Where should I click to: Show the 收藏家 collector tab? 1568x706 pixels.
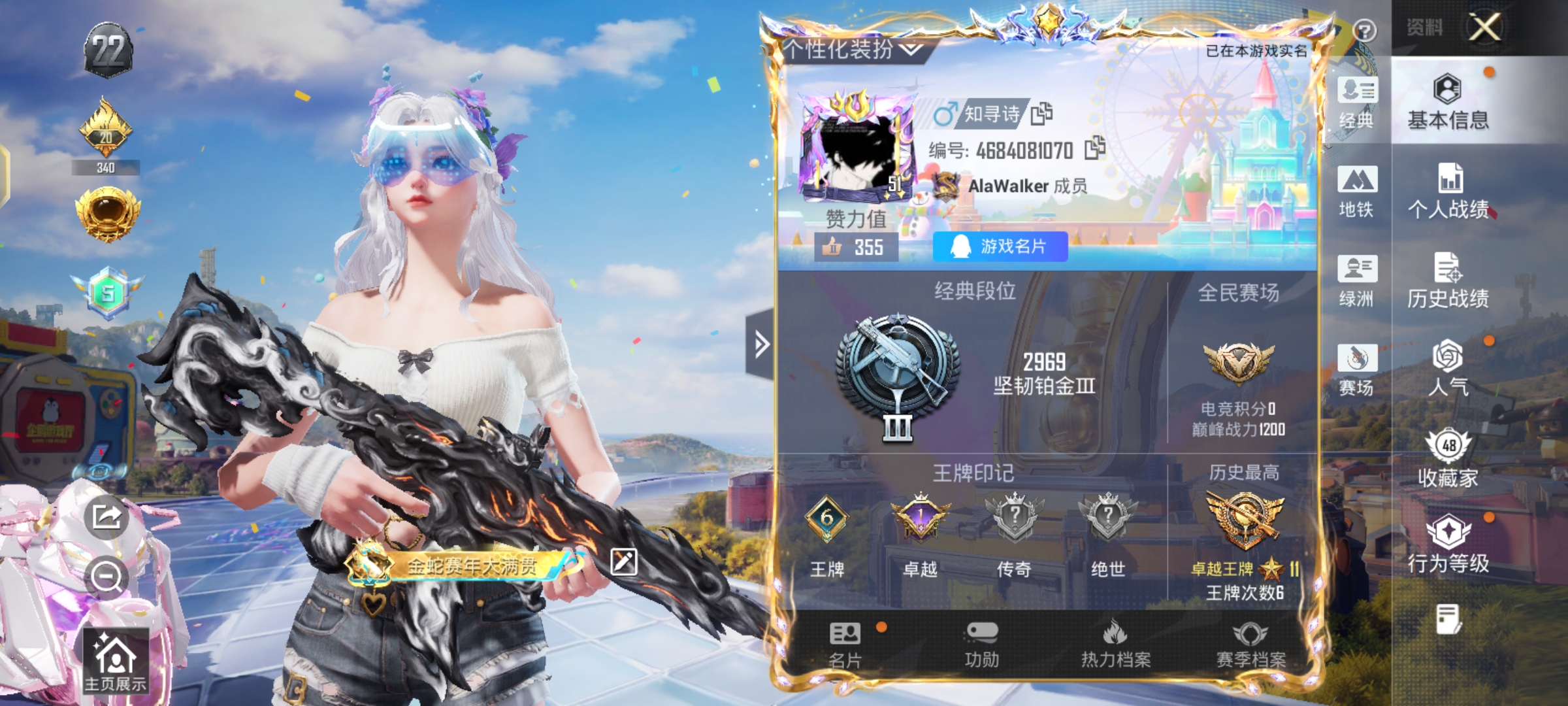click(1448, 459)
